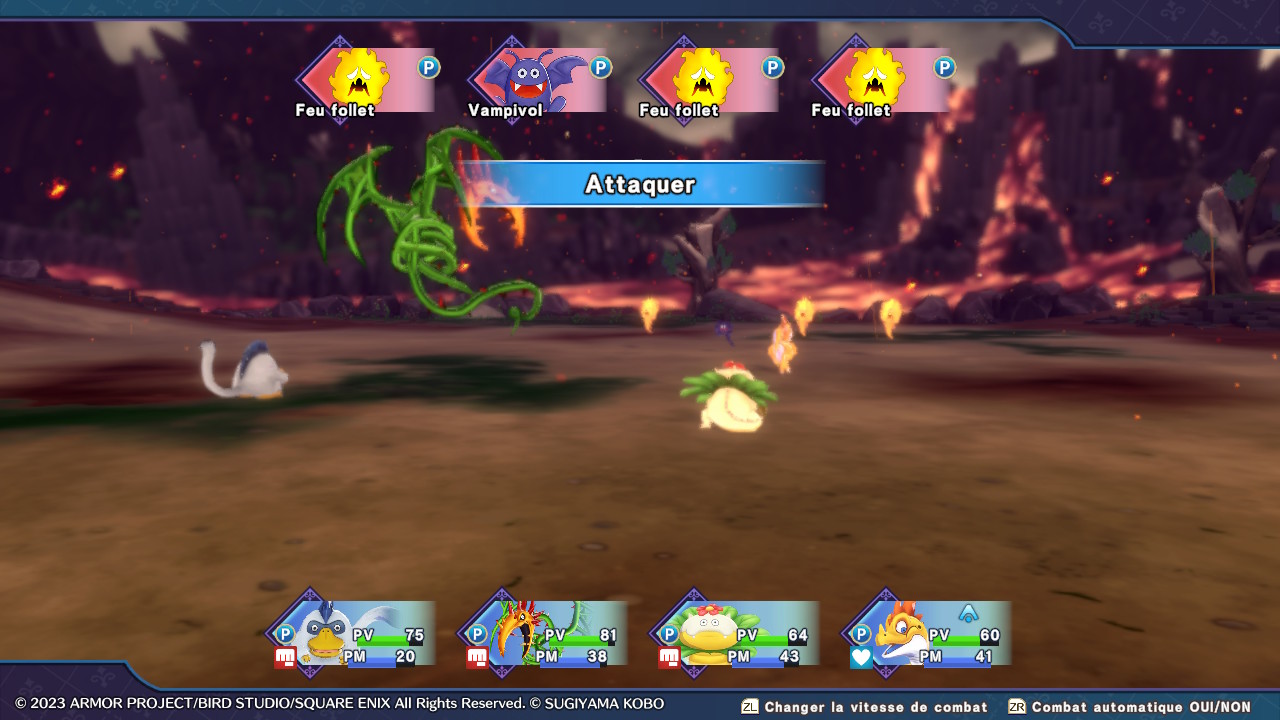
Task: Select the Vampivol enemy panel
Action: pyautogui.click(x=537, y=80)
